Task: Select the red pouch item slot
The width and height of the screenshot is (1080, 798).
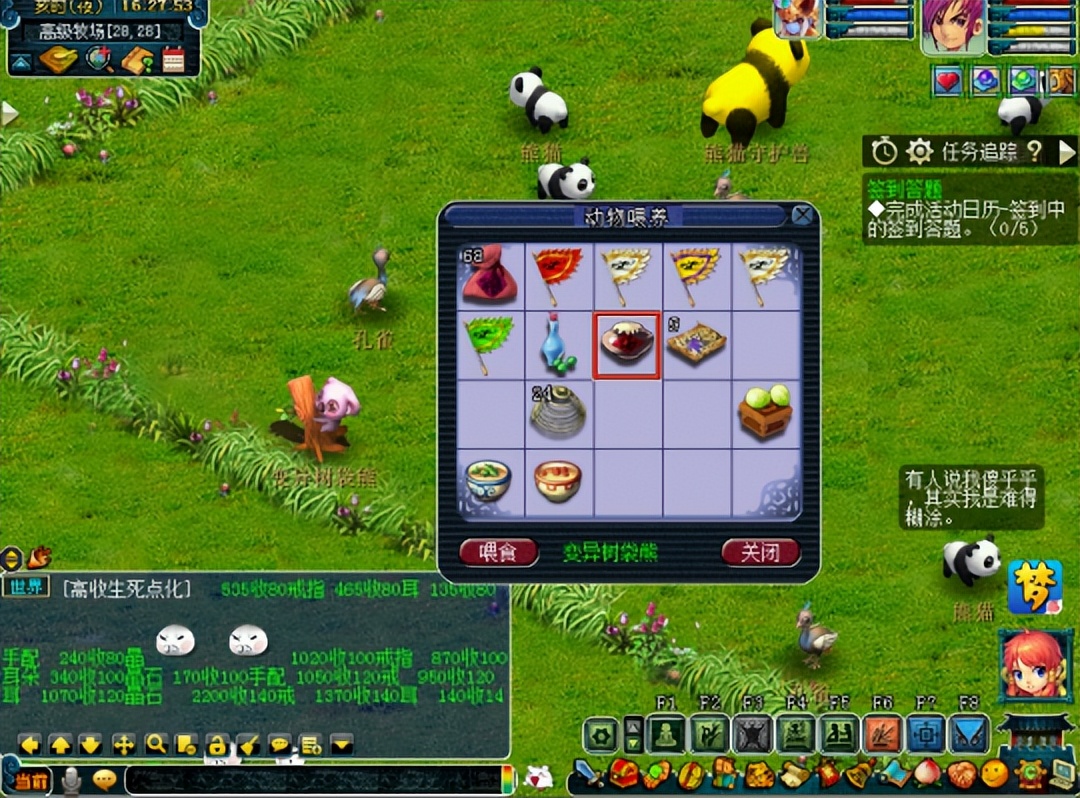Action: click(490, 276)
